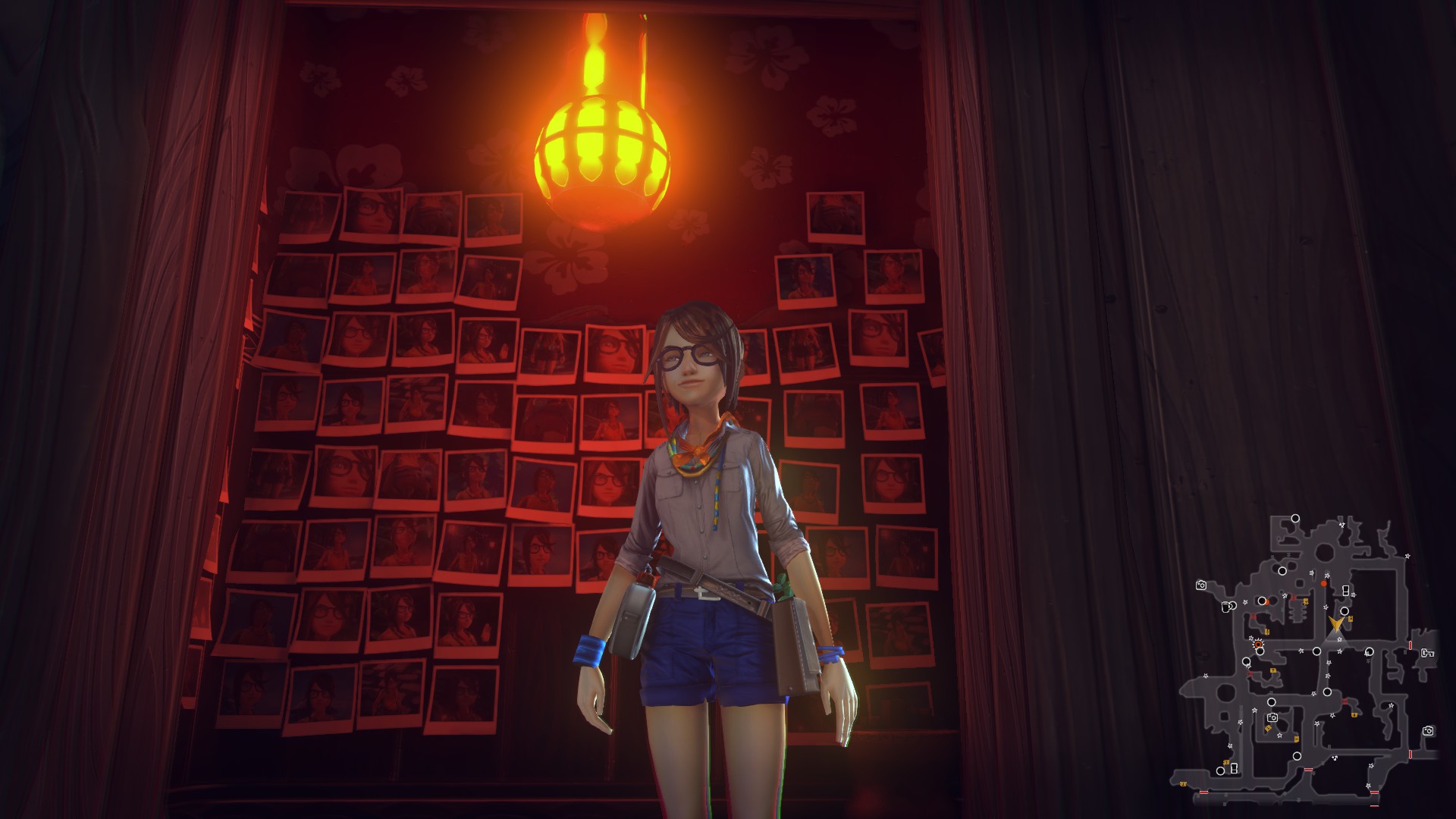Click the red lock icon on the minimap
Screen dimensions: 1456x819
click(1254, 615)
